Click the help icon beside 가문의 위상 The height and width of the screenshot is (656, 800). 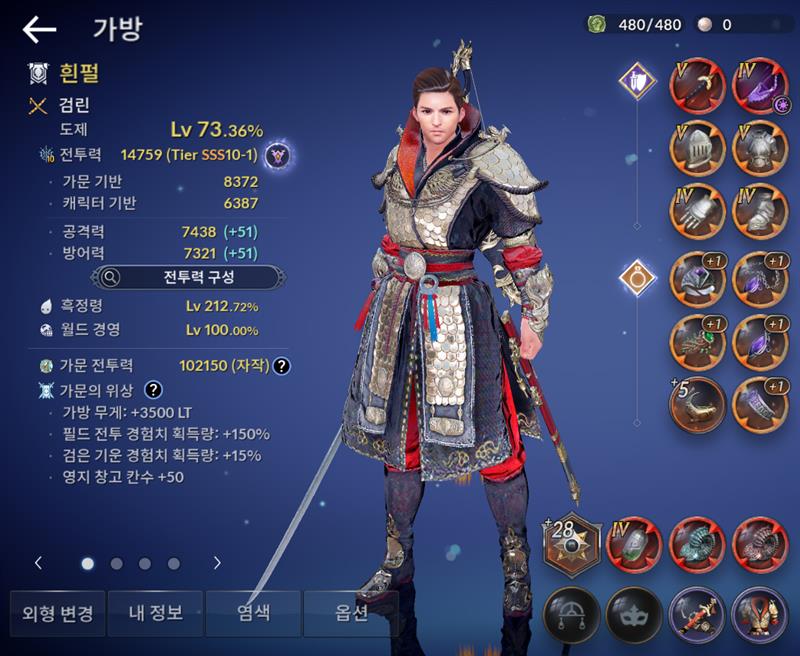point(154,390)
